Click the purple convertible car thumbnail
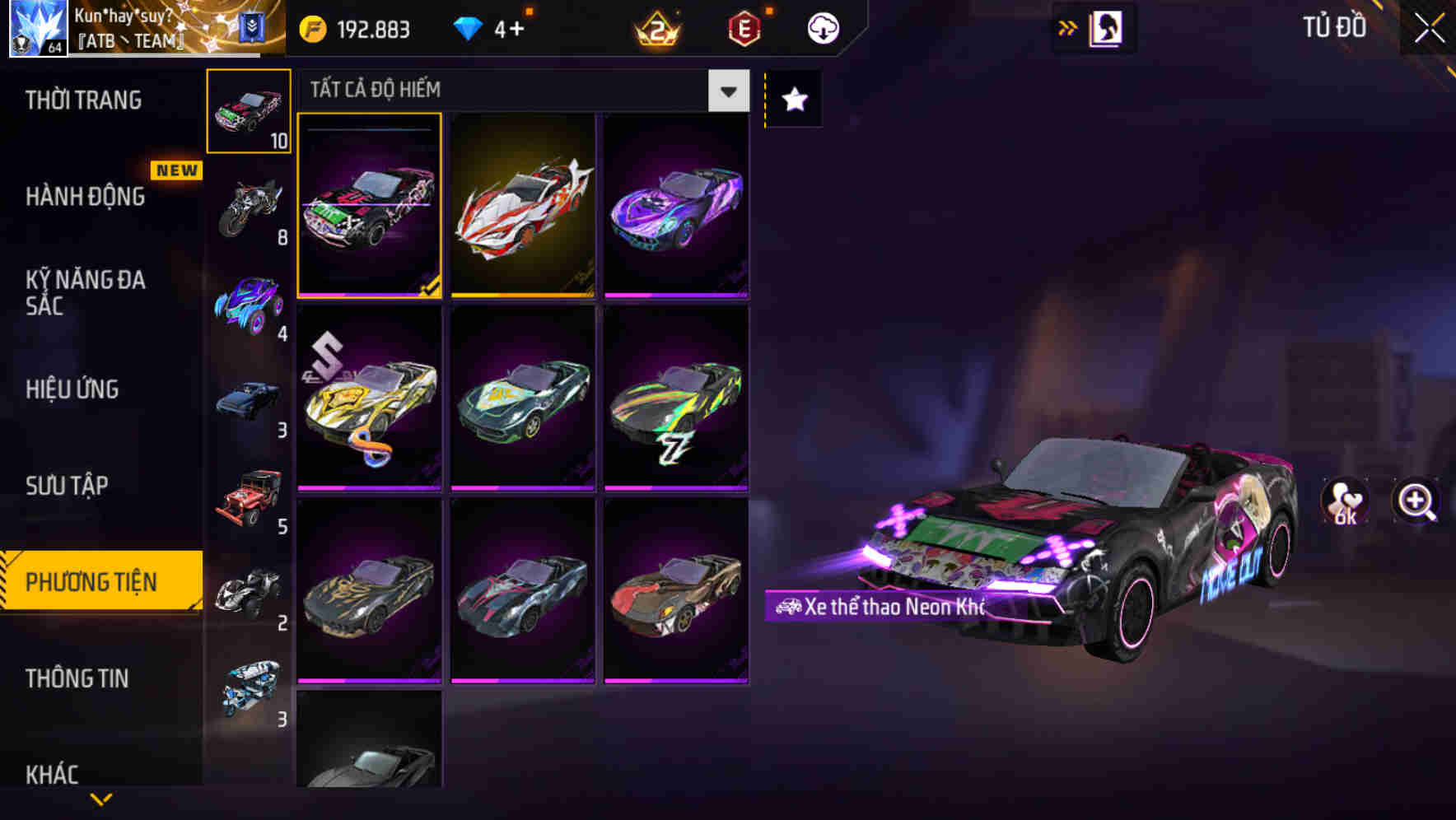1456x820 pixels. tap(677, 206)
